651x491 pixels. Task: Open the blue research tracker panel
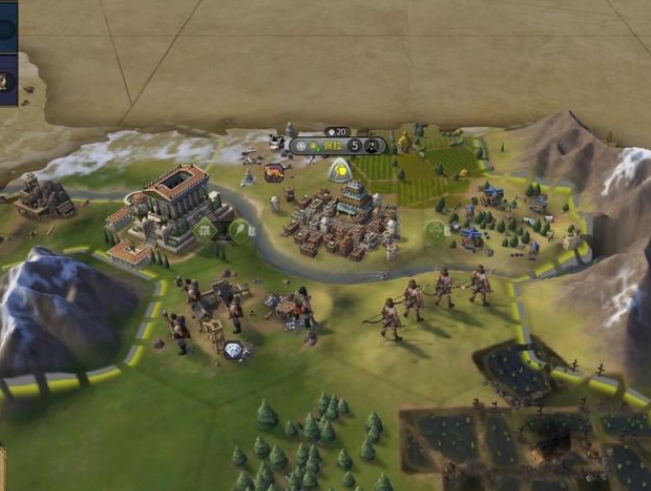tap(8, 29)
